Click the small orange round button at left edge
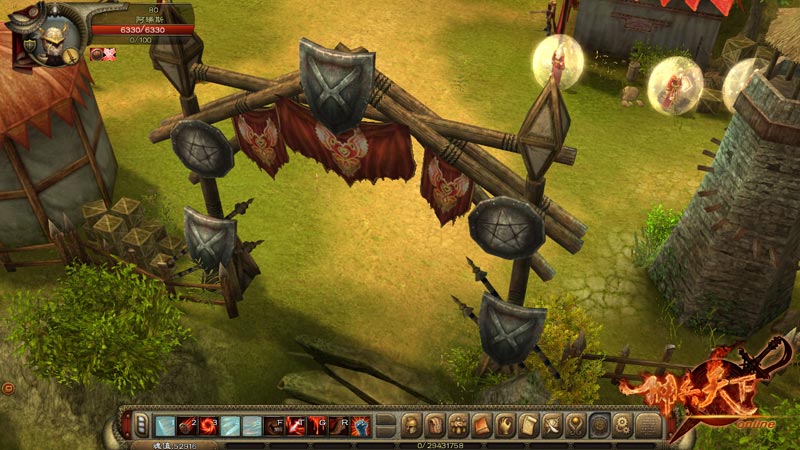Image resolution: width=800 pixels, height=450 pixels. pos(8,387)
